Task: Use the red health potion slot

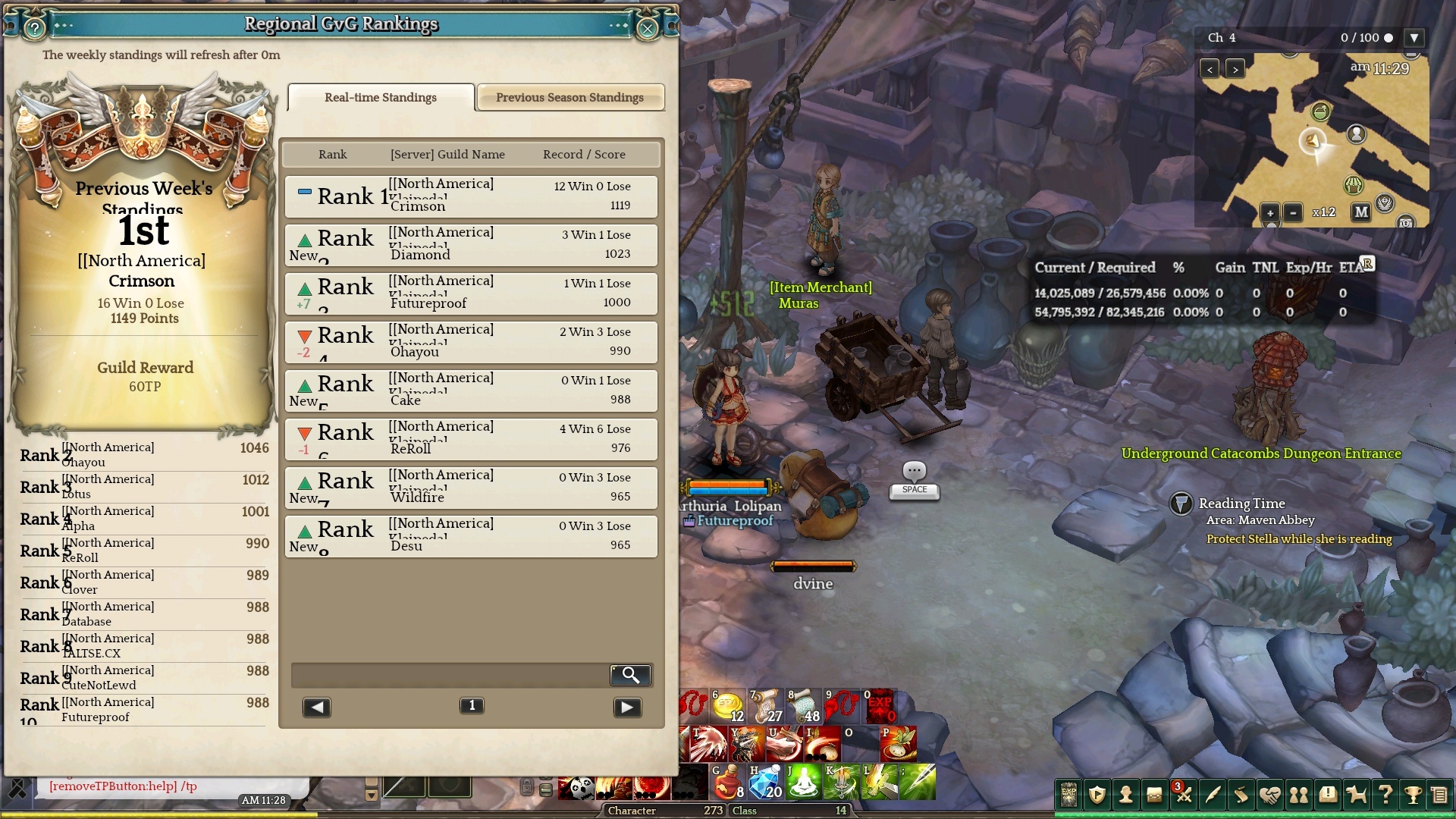Action: point(727,781)
